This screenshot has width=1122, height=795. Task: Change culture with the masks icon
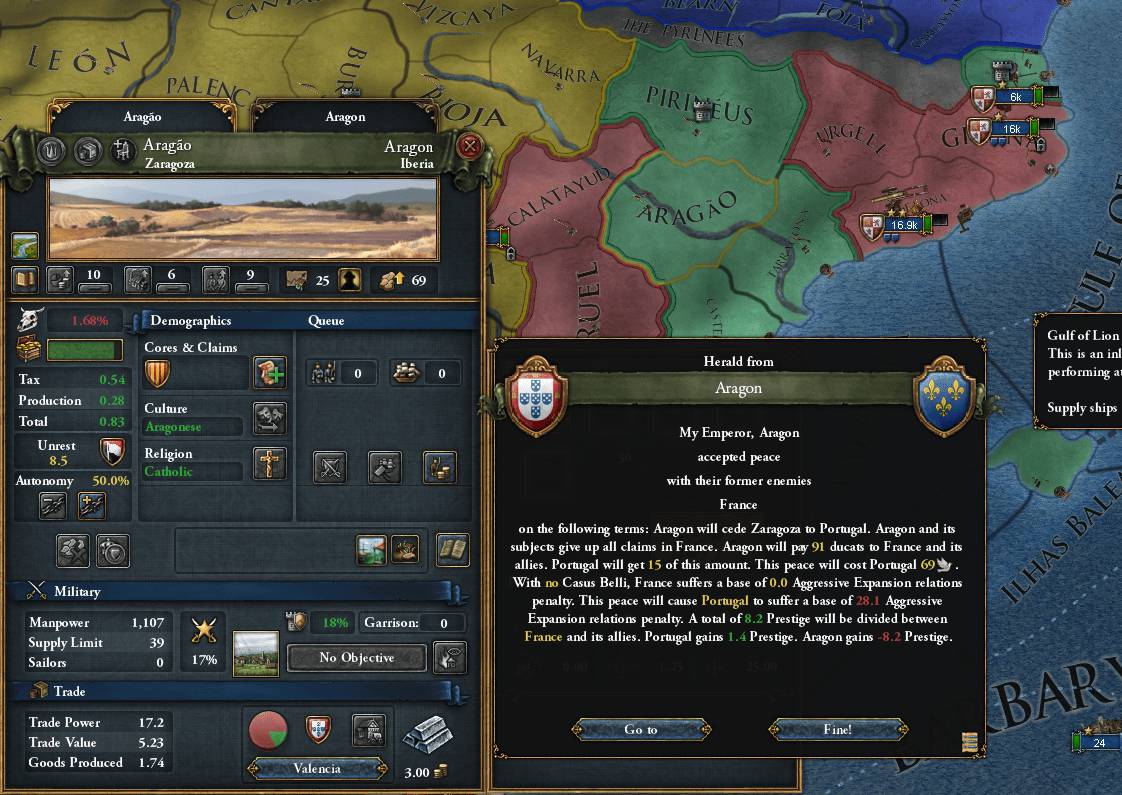click(x=269, y=418)
